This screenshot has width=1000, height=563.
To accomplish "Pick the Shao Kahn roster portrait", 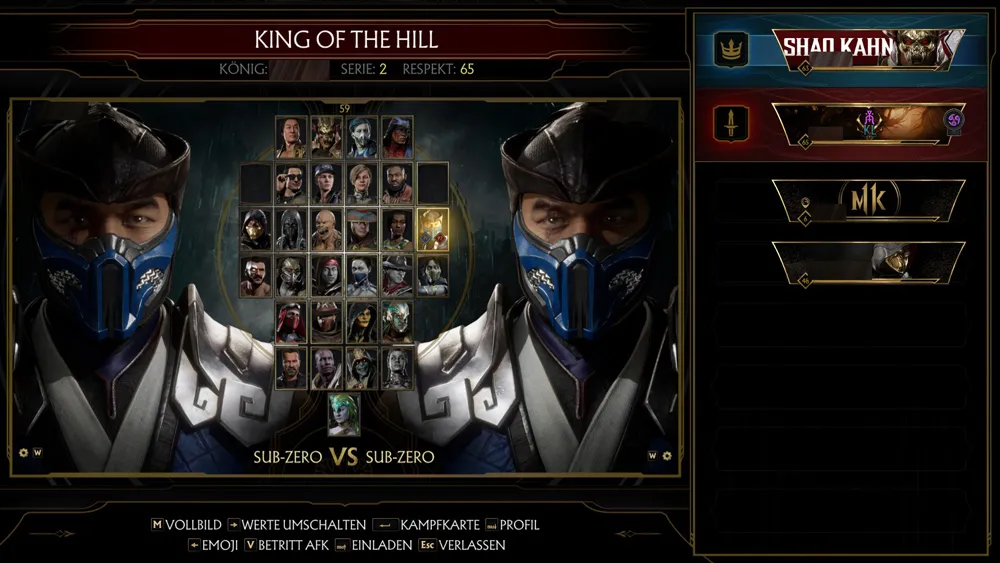I will [x=326, y=137].
